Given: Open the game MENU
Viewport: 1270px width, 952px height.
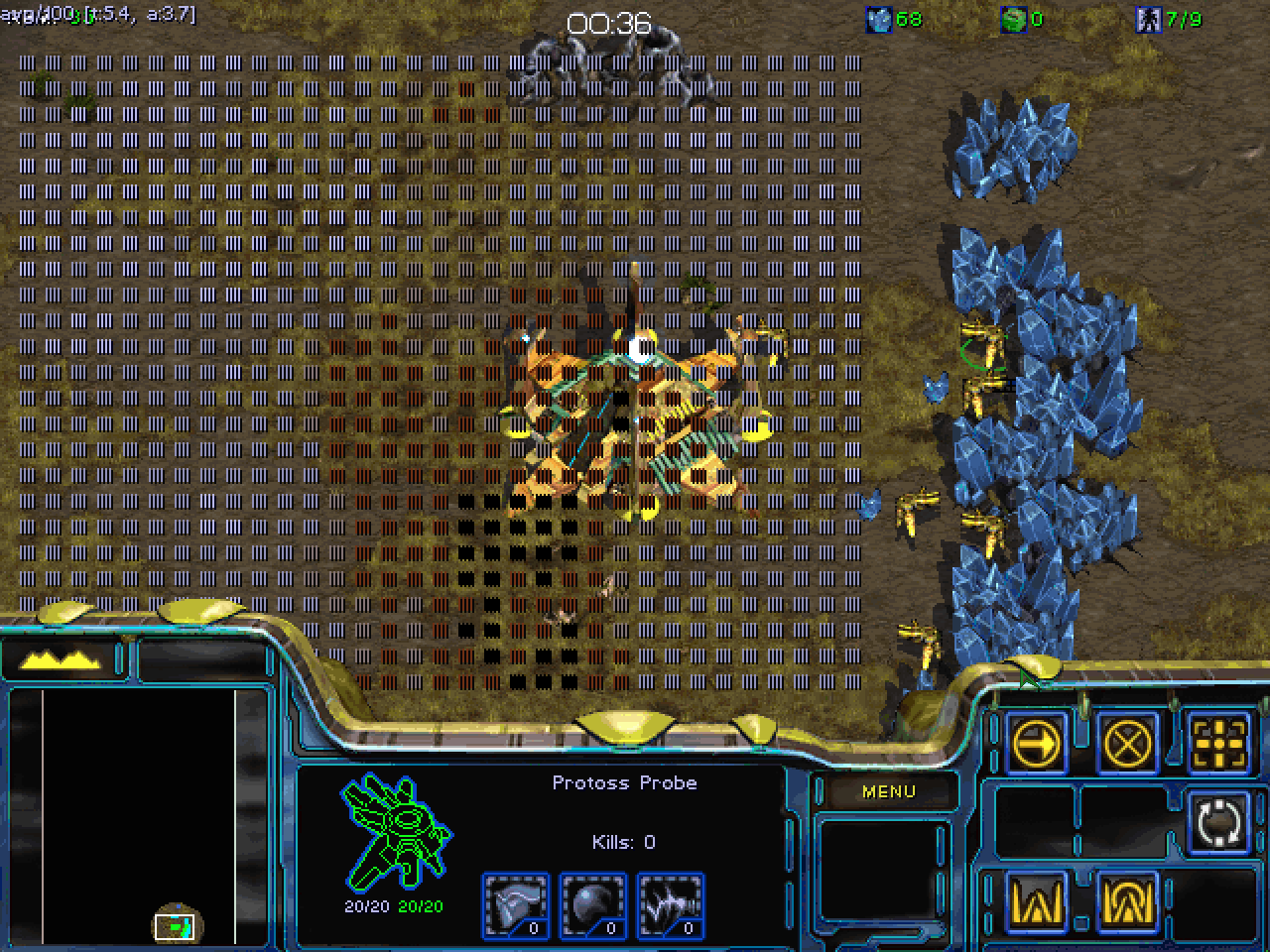Looking at the screenshot, I should pos(888,791).
